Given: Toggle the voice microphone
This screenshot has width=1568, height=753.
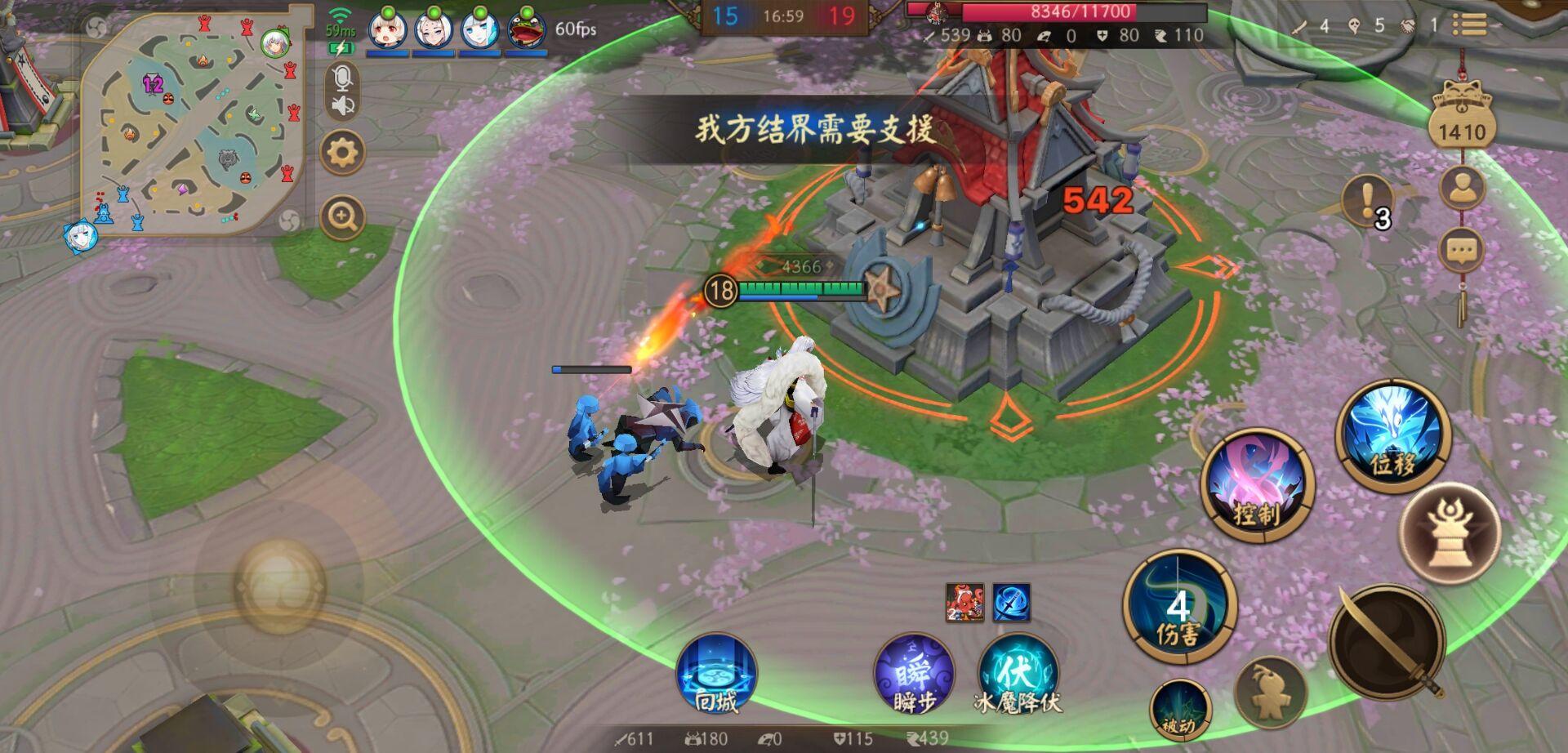Looking at the screenshot, I should pos(343,80).
